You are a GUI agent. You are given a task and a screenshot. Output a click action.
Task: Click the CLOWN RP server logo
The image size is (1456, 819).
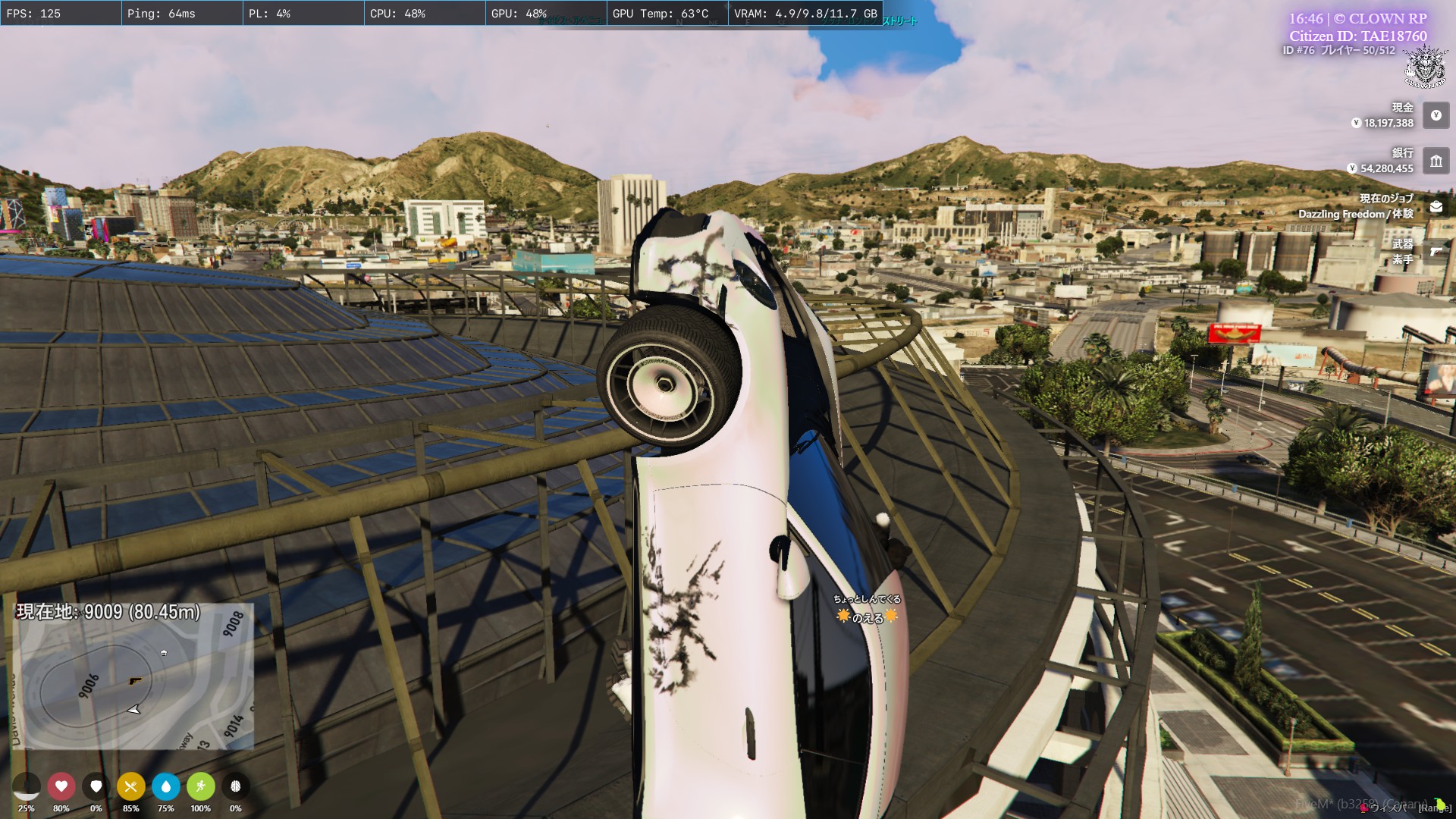(1425, 67)
